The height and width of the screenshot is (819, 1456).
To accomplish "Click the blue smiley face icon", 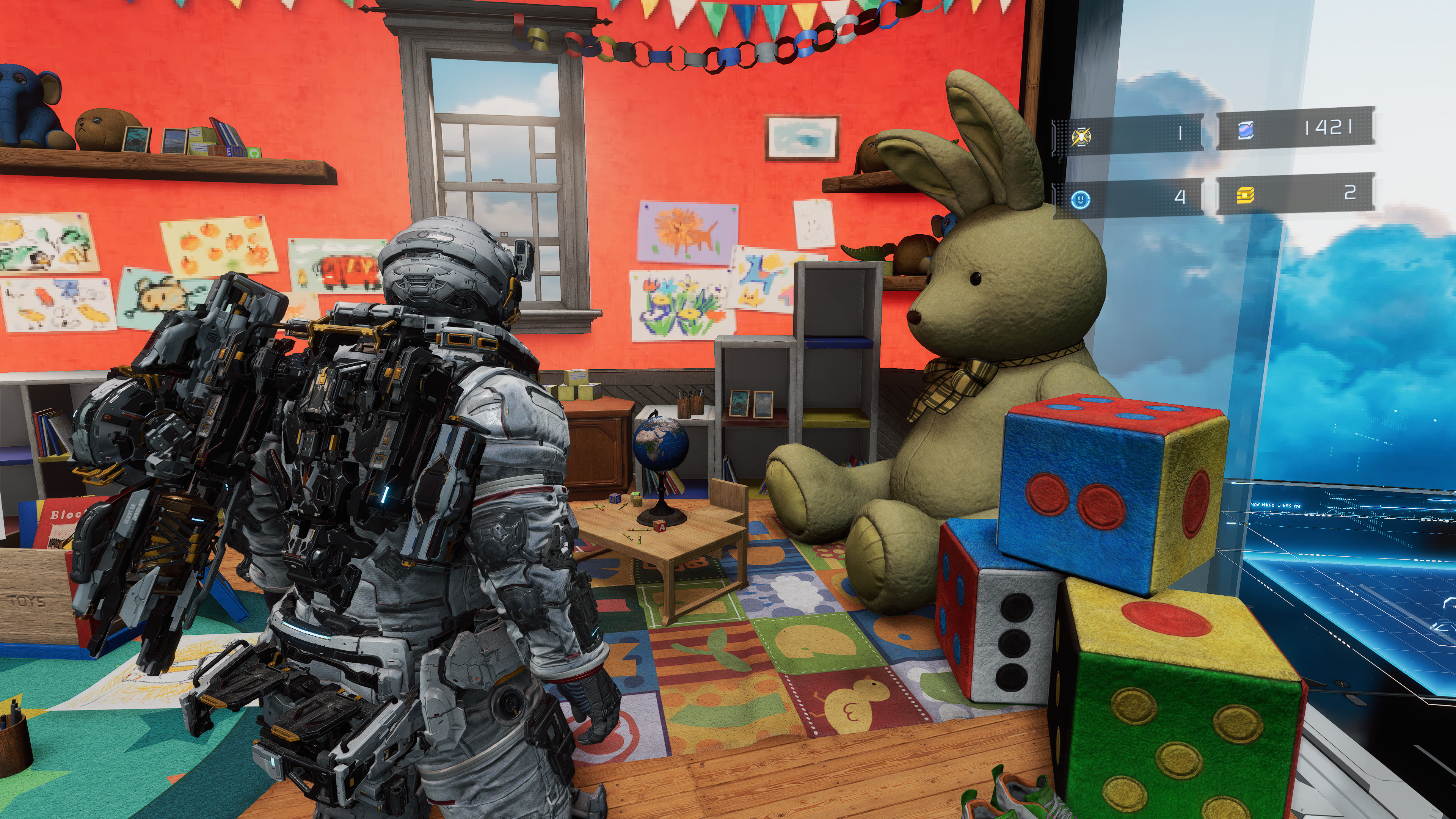I will click(x=1080, y=199).
